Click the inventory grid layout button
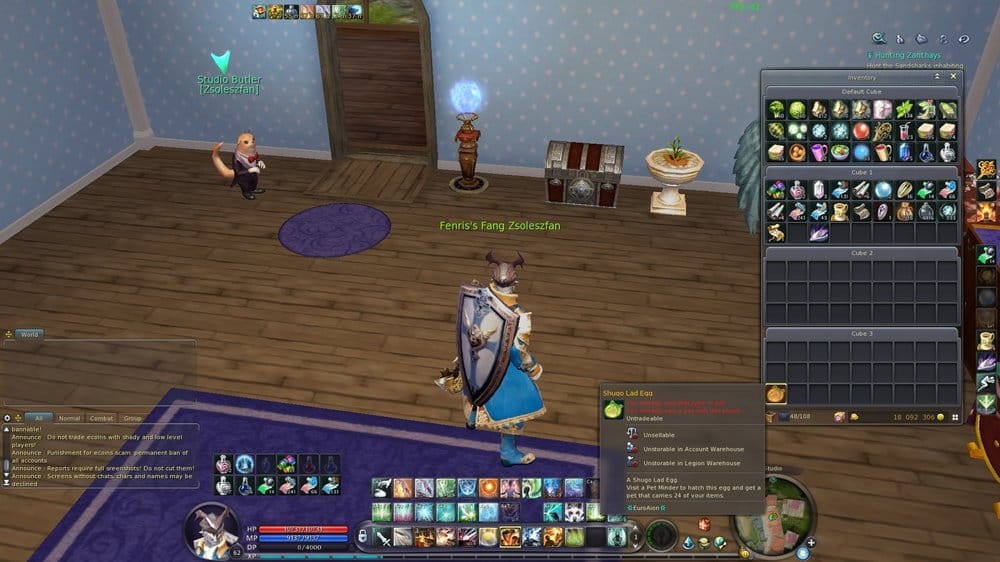Viewport: 1000px width, 562px height. [954, 416]
